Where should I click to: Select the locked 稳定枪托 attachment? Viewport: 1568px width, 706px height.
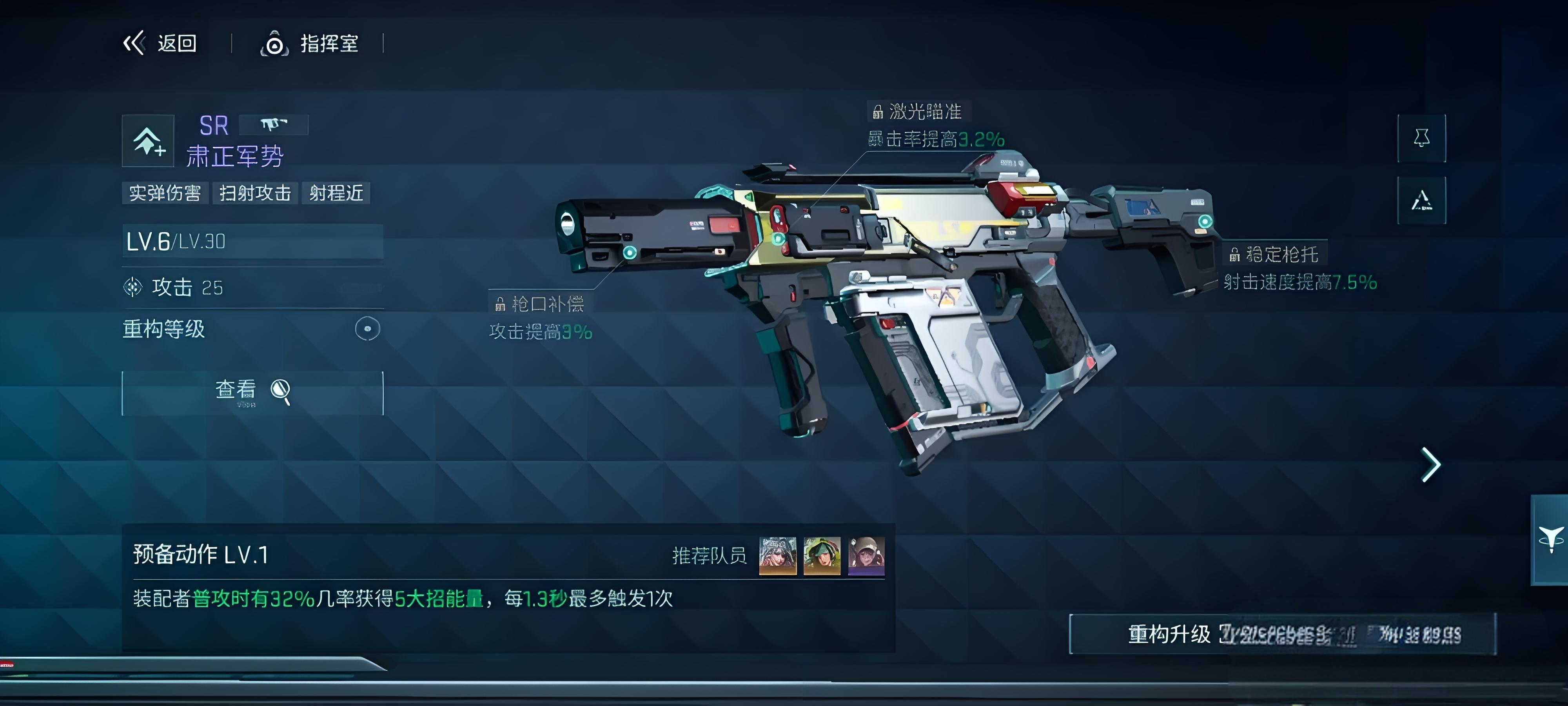[x=1275, y=254]
